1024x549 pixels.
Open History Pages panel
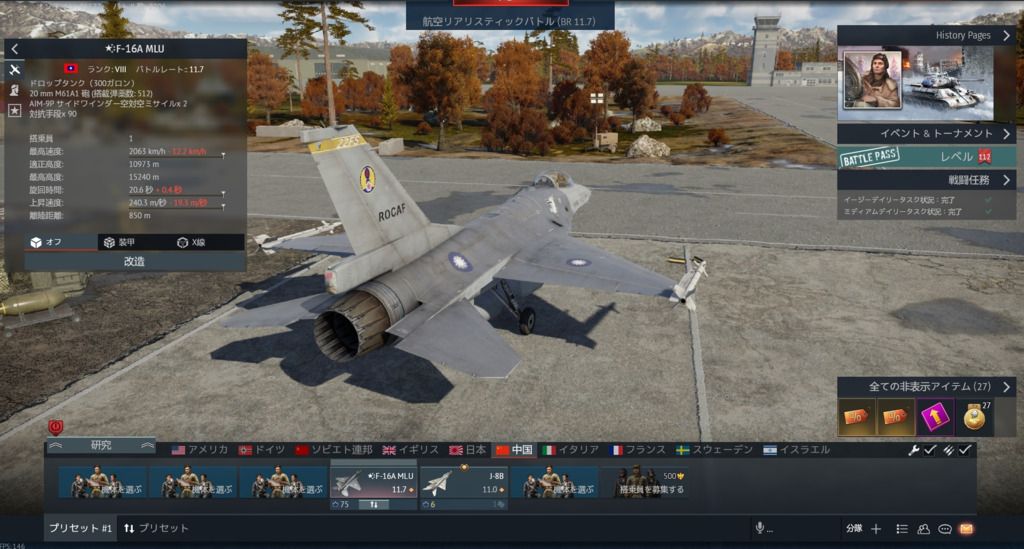[926, 35]
